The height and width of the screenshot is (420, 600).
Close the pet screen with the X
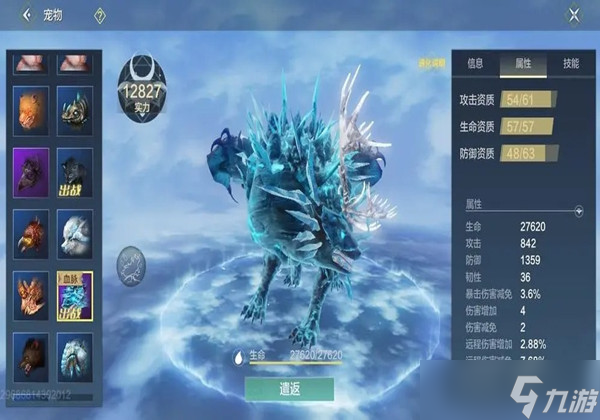[x=574, y=15]
